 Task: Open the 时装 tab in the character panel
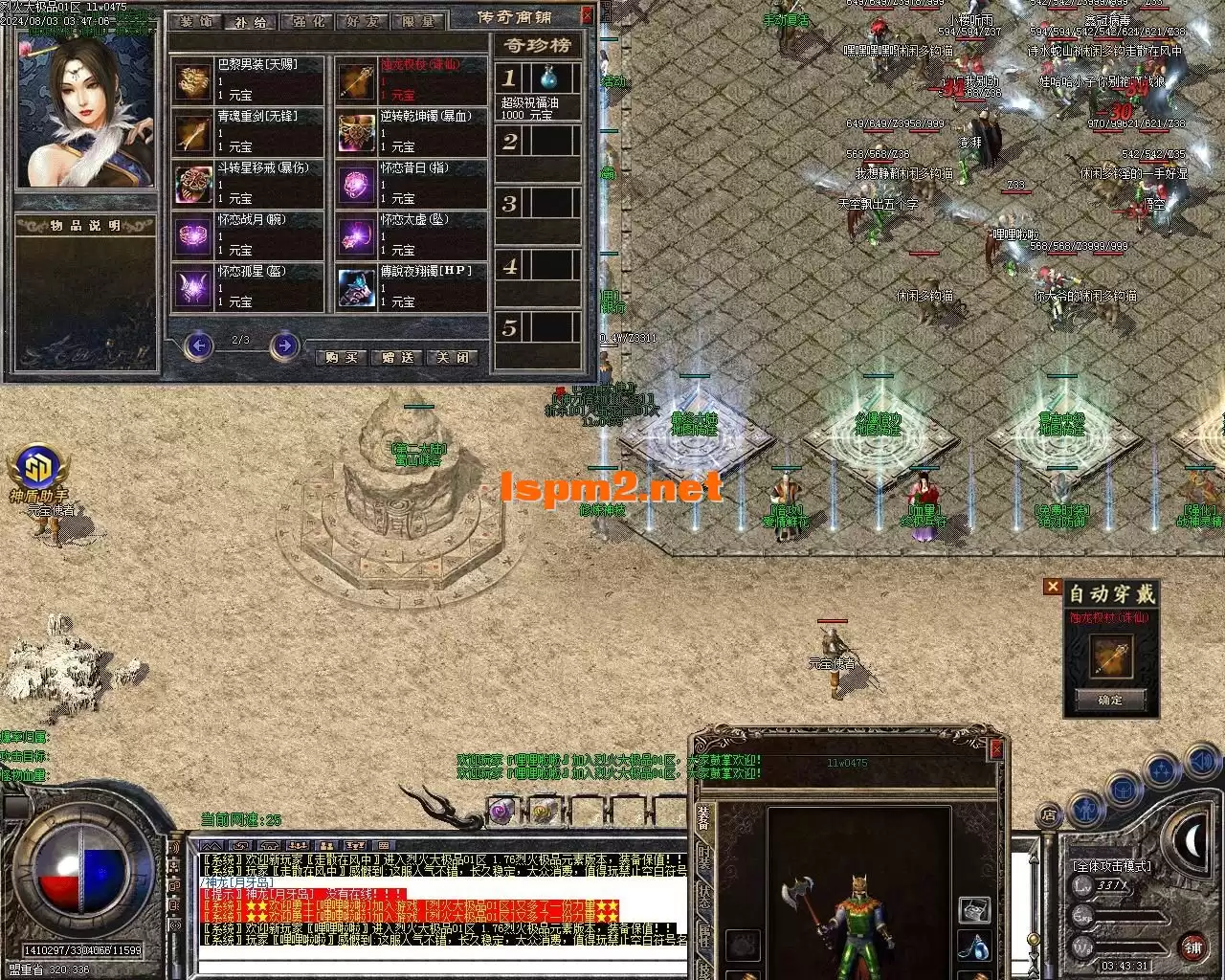click(x=703, y=855)
